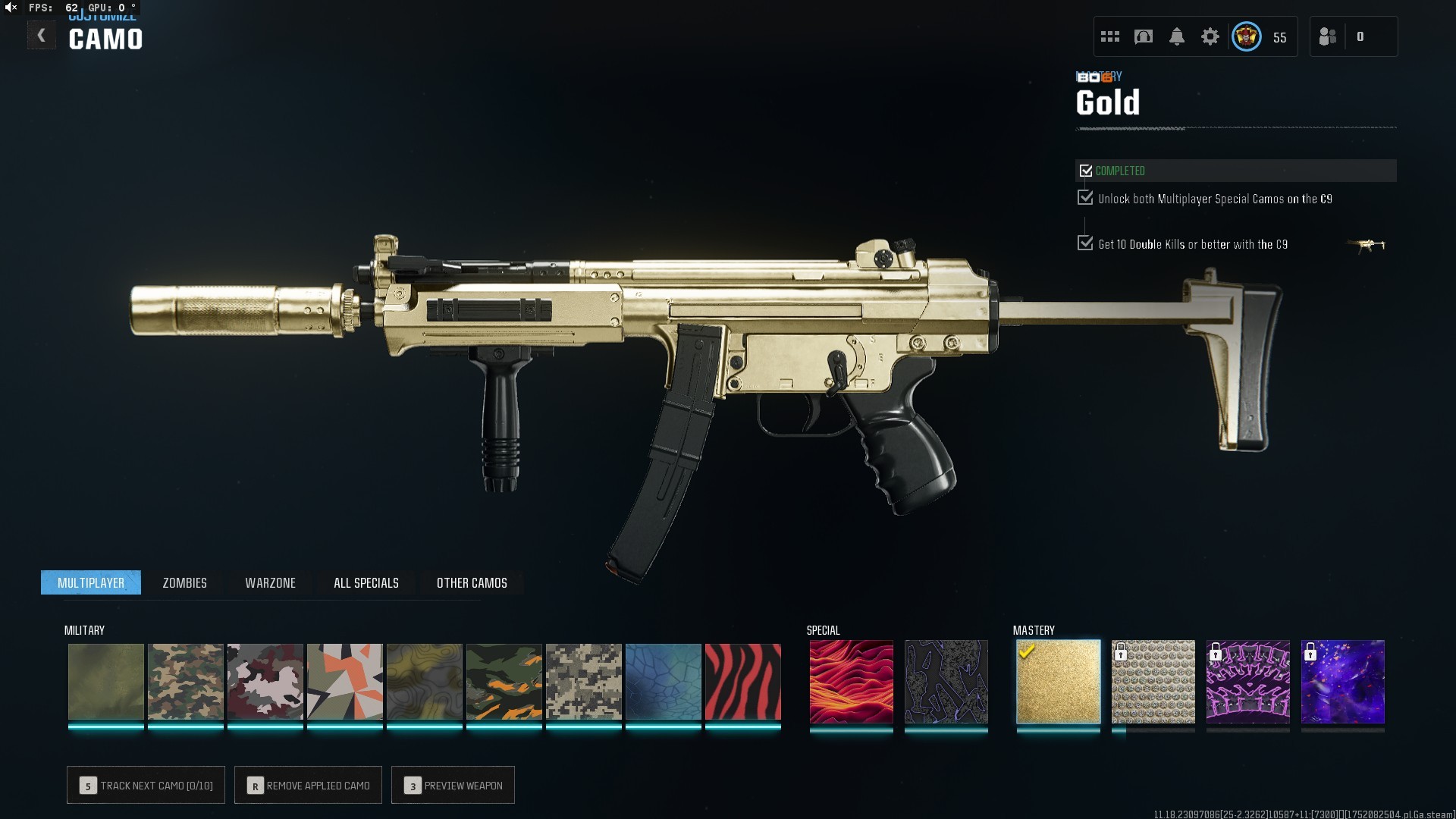Apply the gray digital pixel camo

pyautogui.click(x=583, y=682)
